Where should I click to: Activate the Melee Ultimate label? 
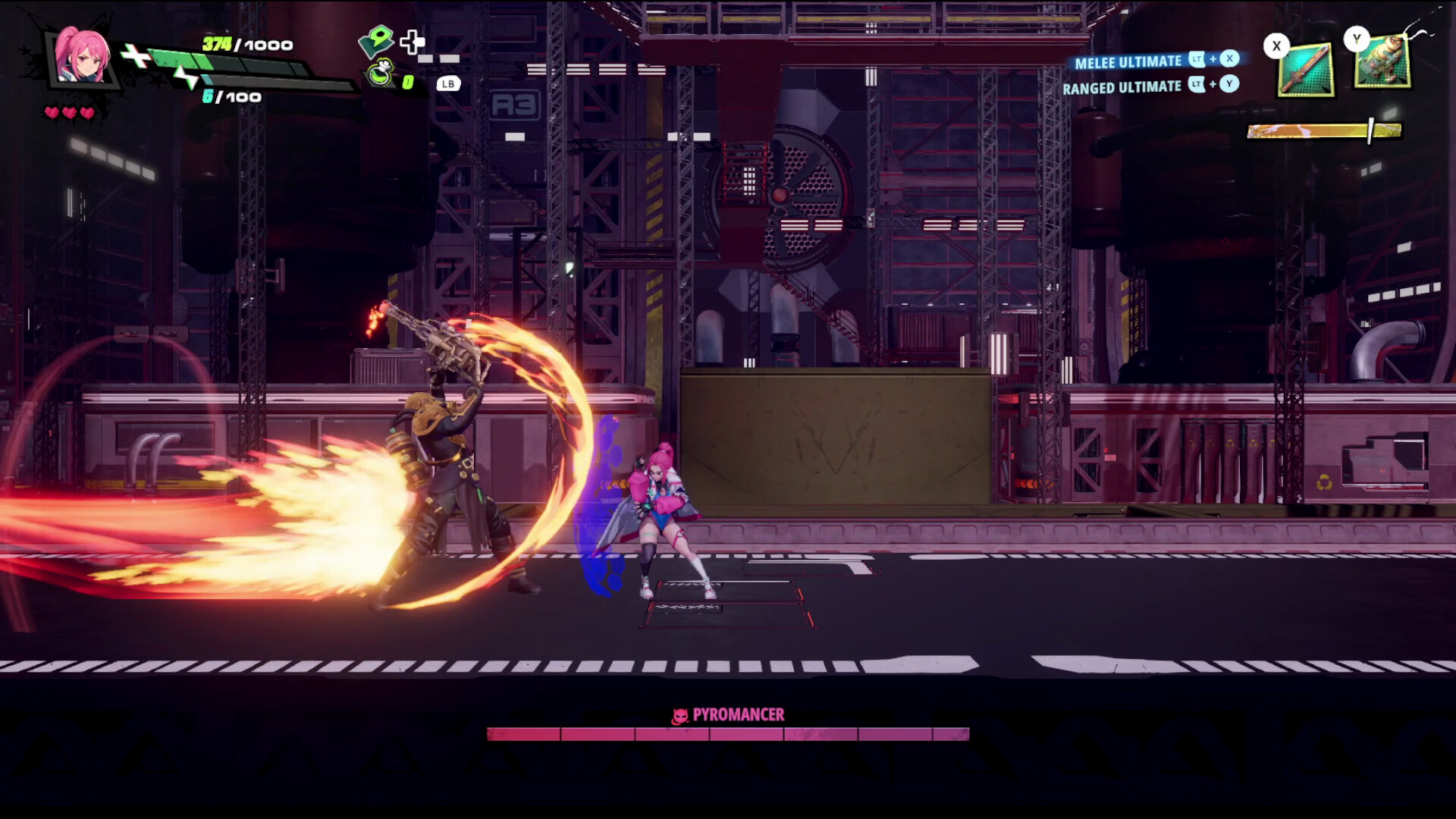[x=1128, y=61]
